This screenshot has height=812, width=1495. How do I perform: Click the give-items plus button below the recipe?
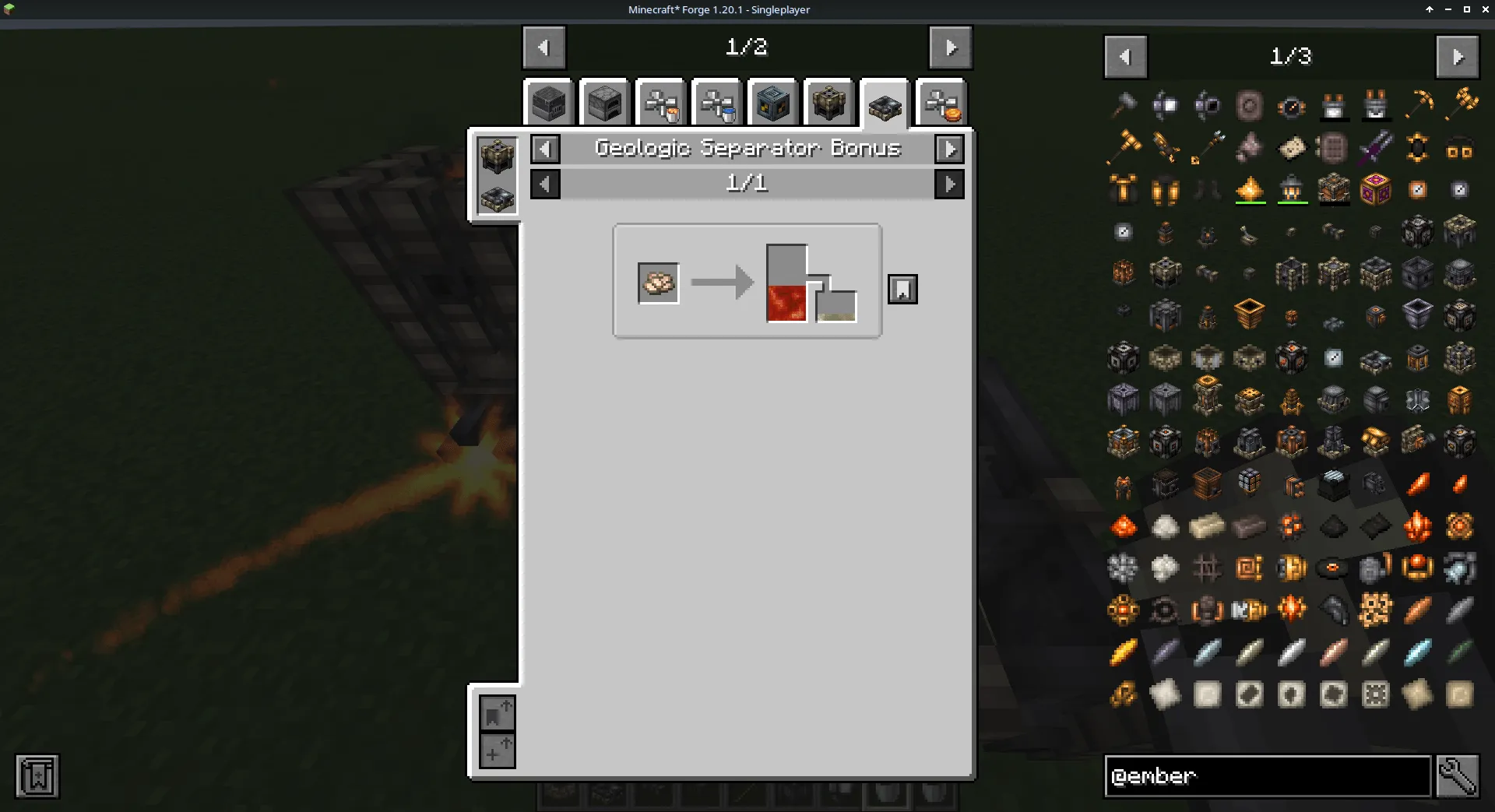(x=498, y=751)
